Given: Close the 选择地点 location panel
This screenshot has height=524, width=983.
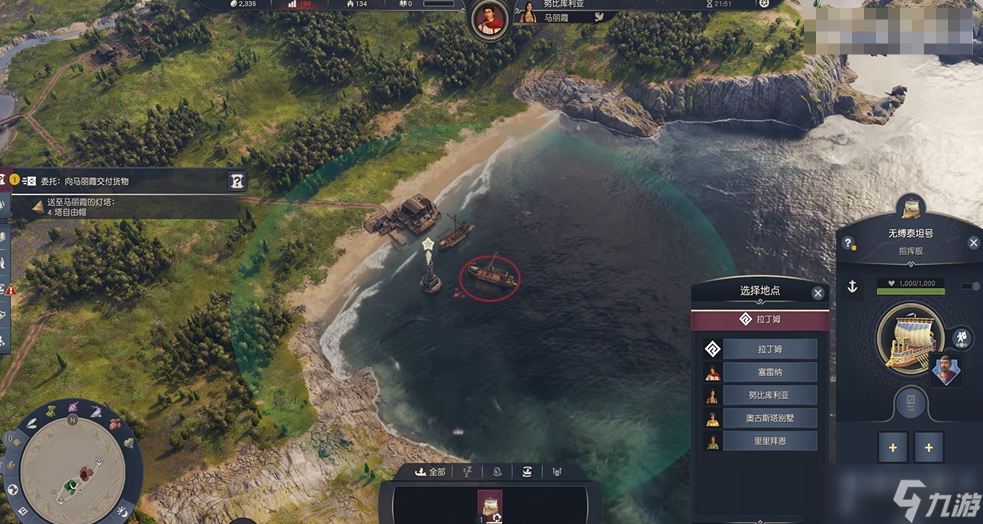Looking at the screenshot, I should pyautogui.click(x=818, y=293).
